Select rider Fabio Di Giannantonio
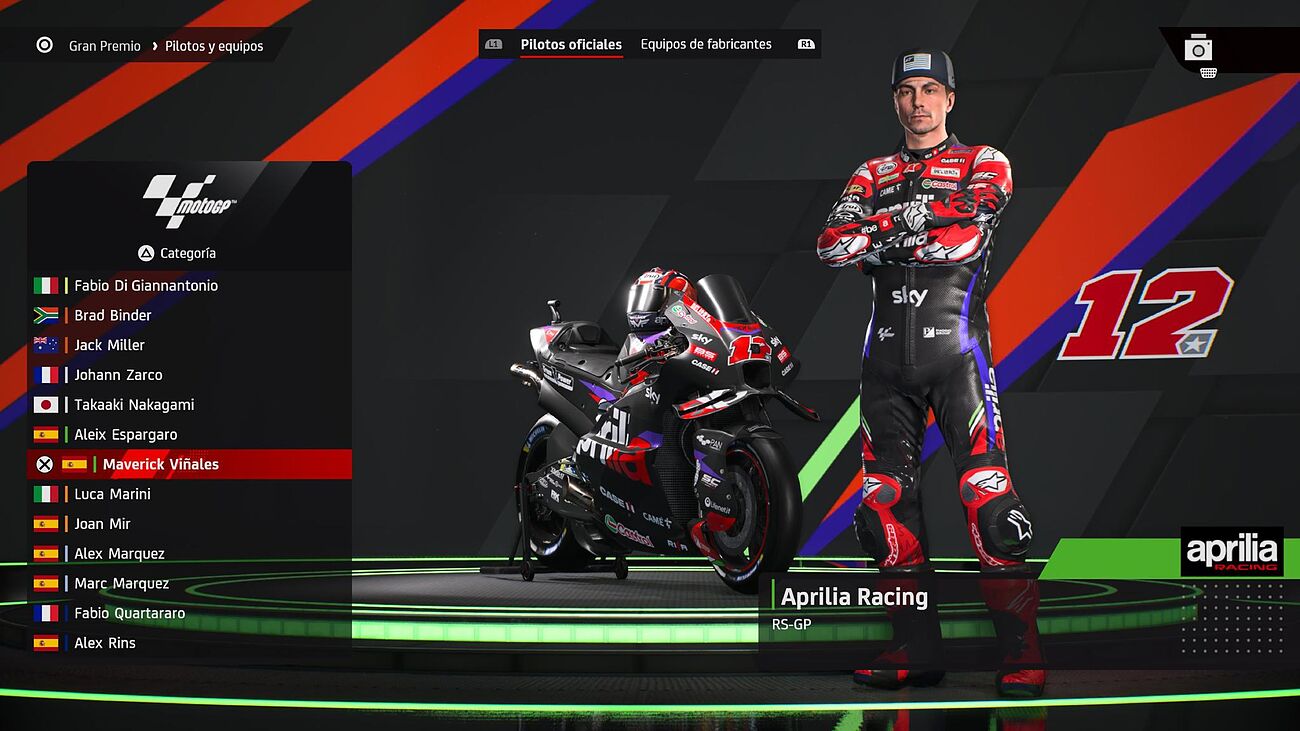Screen dimensions: 1300x731 pos(146,286)
